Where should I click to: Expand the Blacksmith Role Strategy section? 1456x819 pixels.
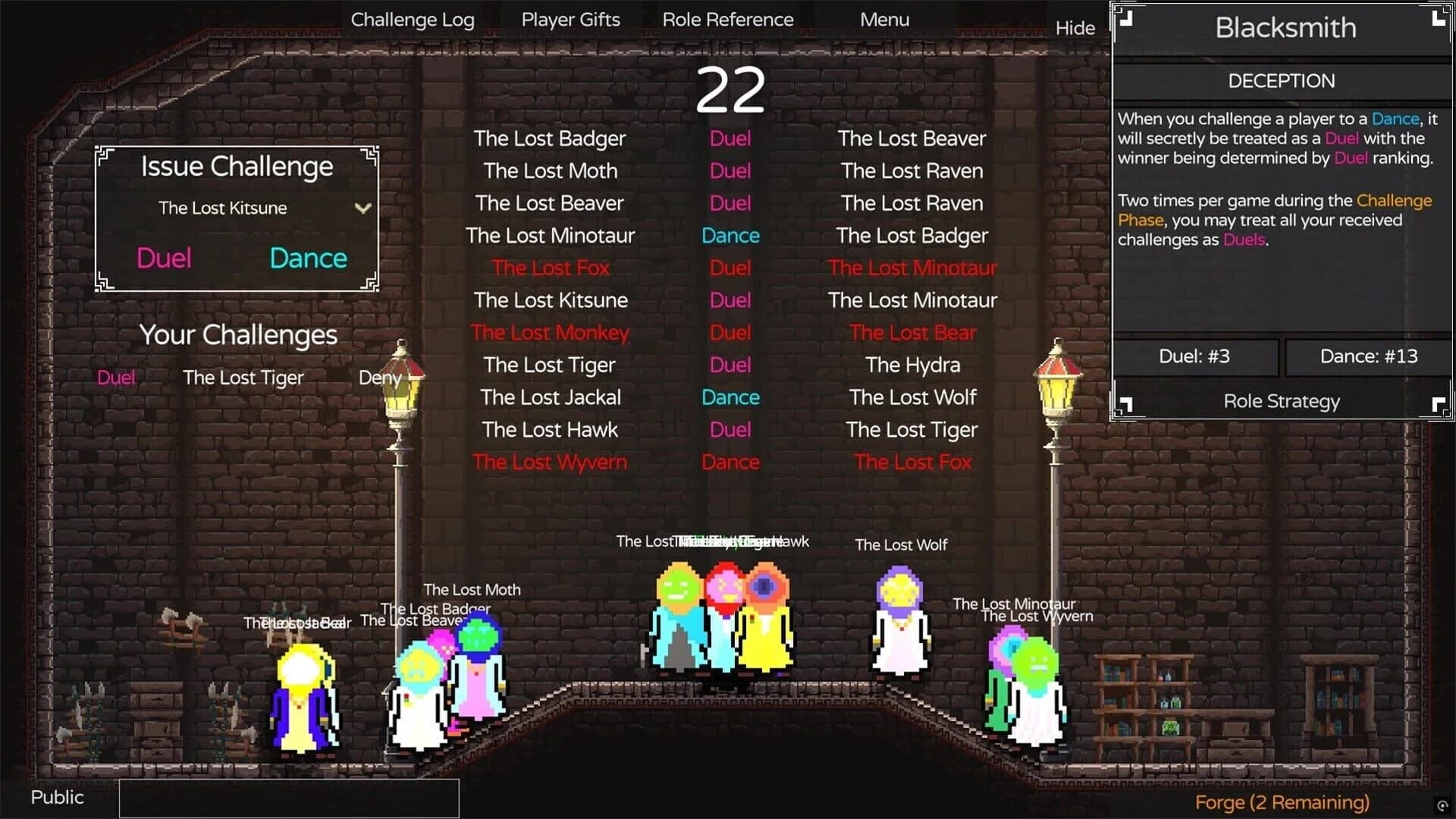[1281, 401]
